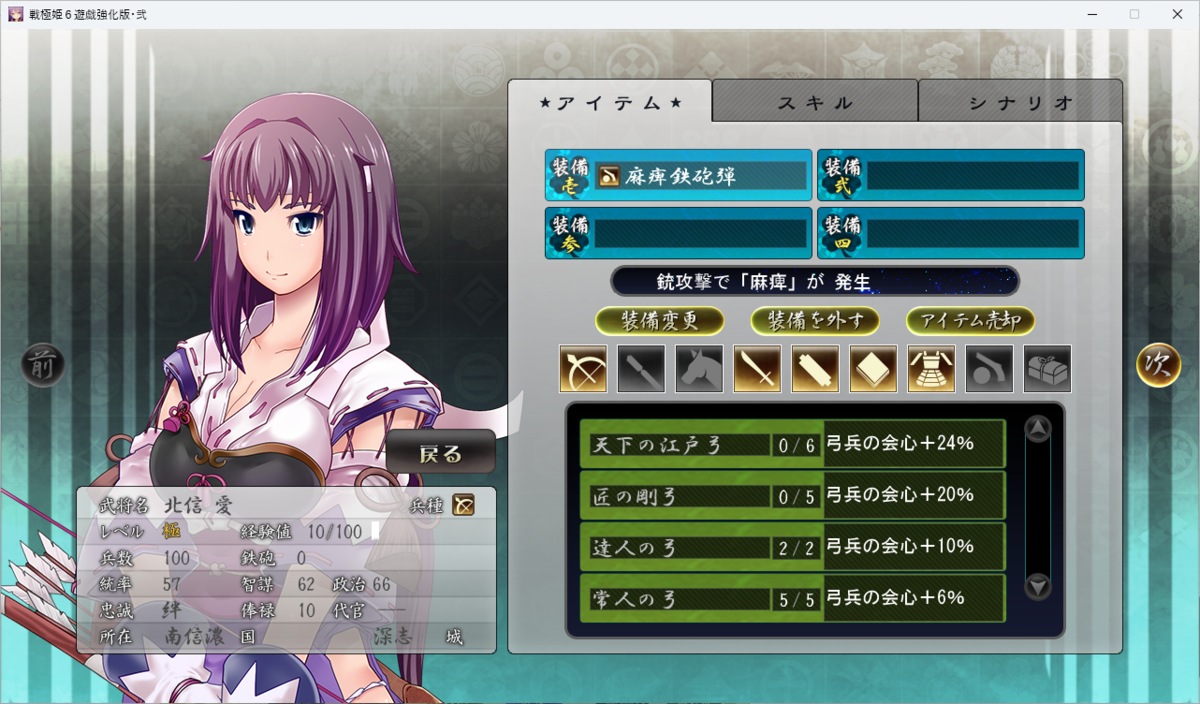Screen dimensions: 1200x704
Task: Choose the scroll item category
Action: pyautogui.click(x=815, y=368)
